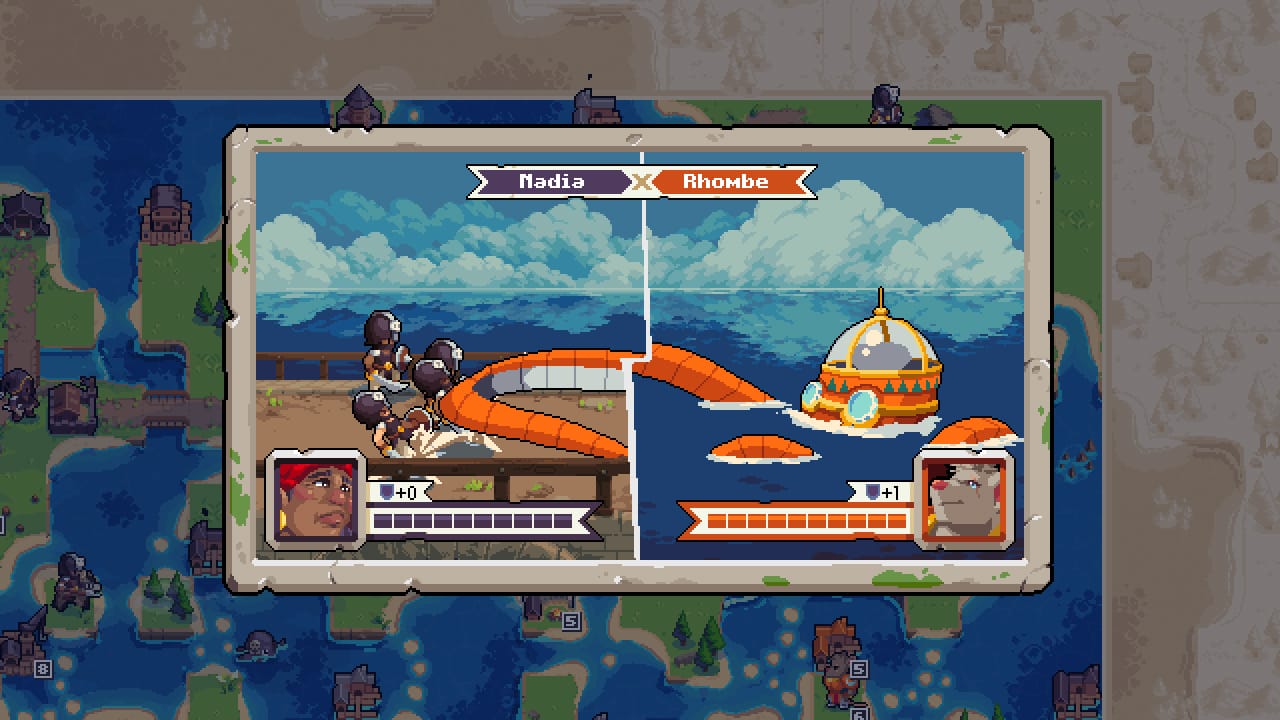Select the Nadia name banner
1280x720 pixels.
[x=554, y=182]
